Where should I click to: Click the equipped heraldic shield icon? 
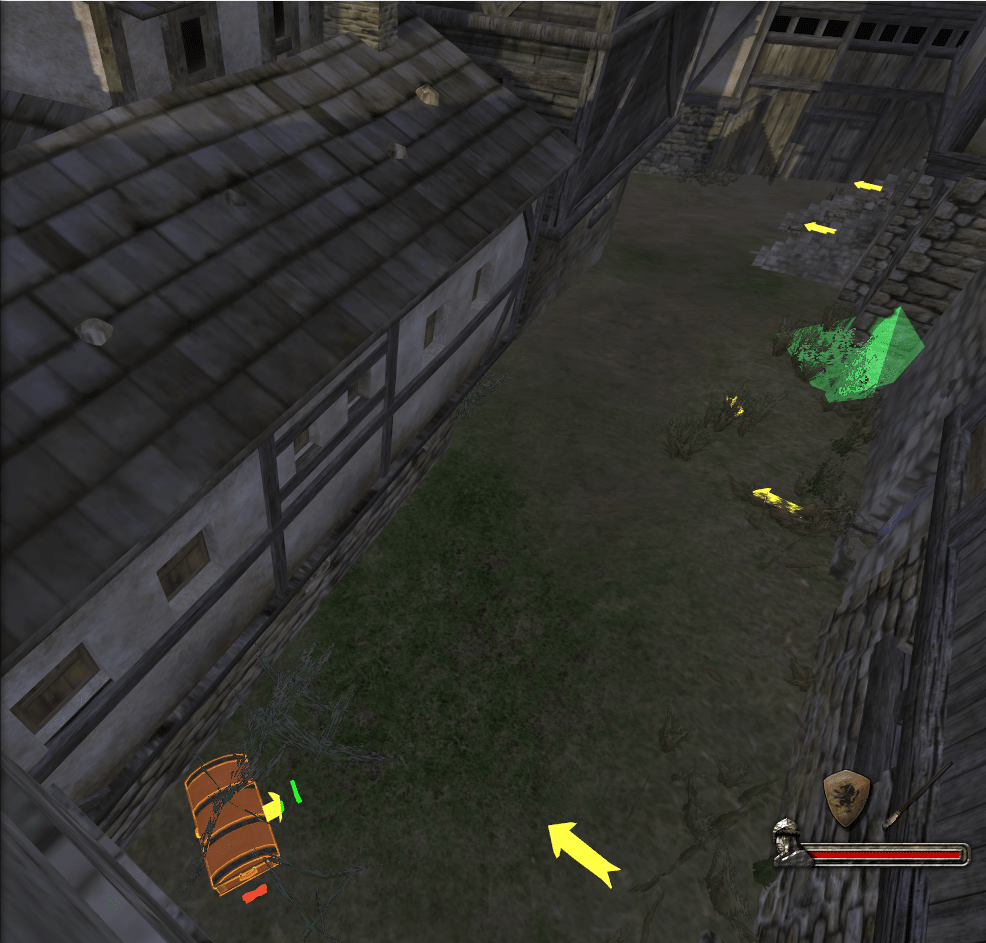coord(846,798)
